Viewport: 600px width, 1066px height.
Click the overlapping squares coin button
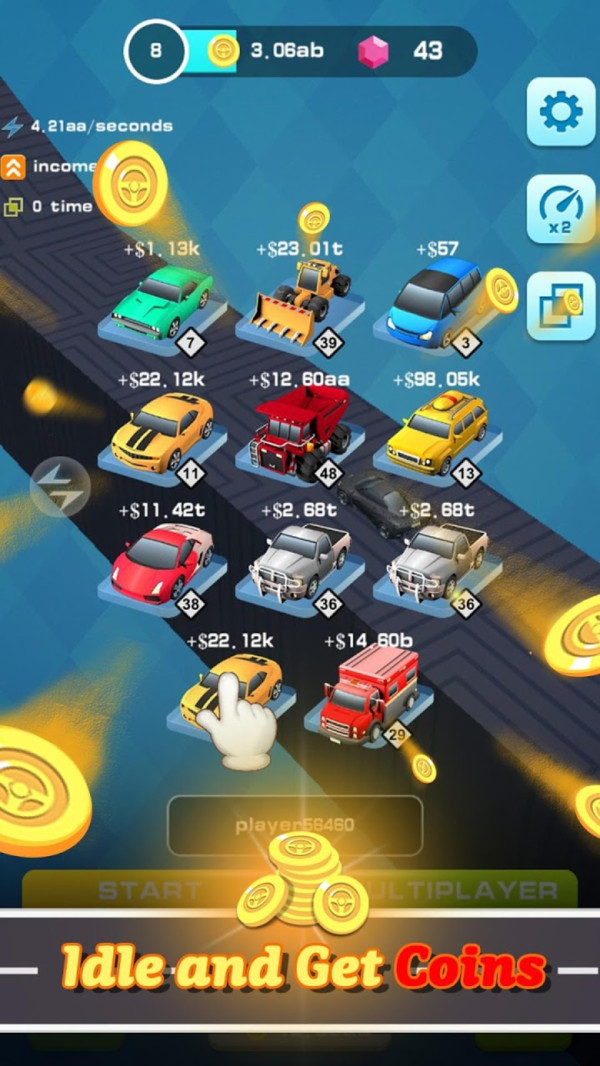[x=560, y=305]
